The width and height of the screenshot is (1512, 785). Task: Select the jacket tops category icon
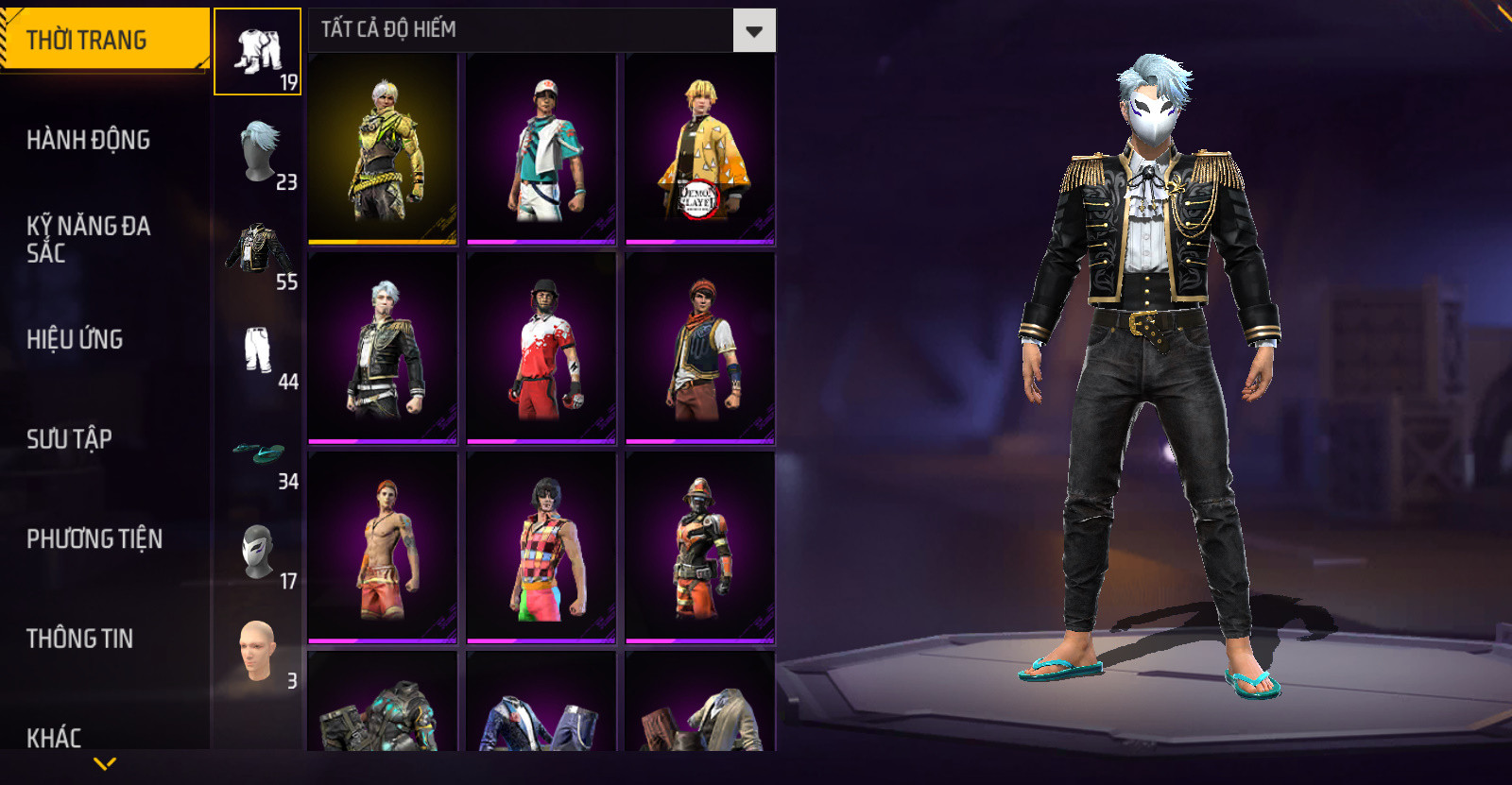(x=258, y=252)
